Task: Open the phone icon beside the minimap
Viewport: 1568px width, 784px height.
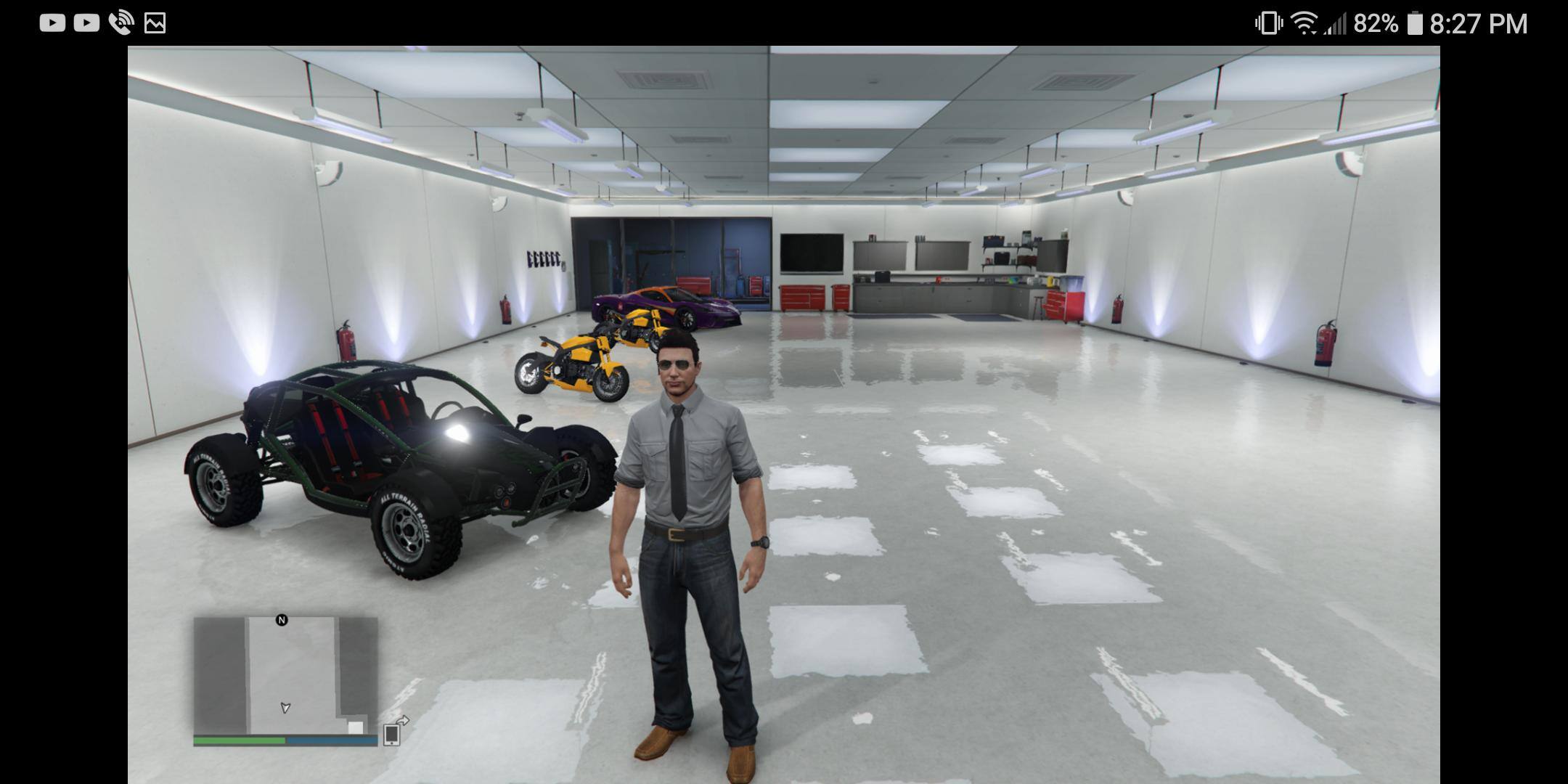Action: tap(392, 734)
